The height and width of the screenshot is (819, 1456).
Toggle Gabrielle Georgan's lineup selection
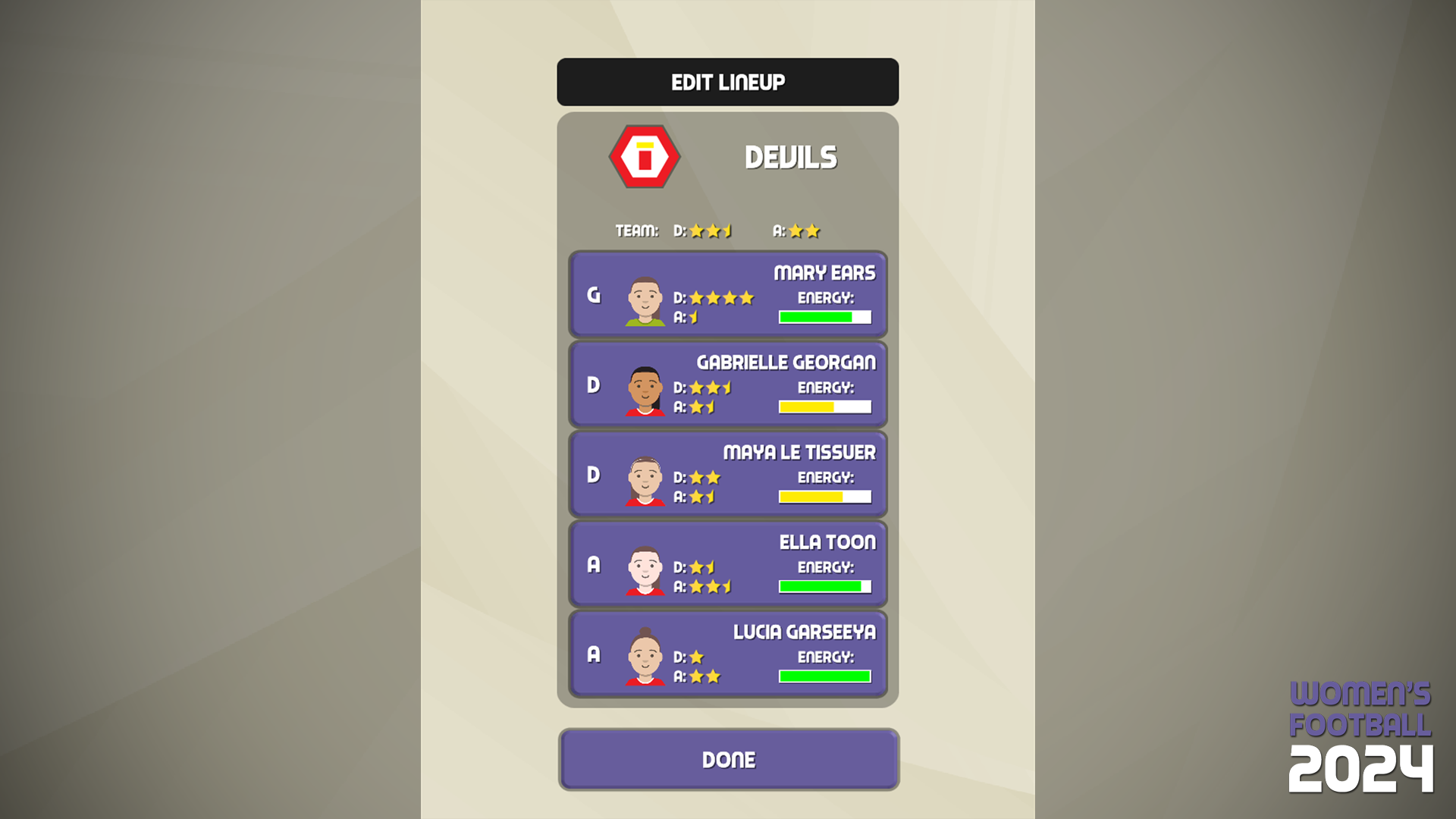point(728,384)
